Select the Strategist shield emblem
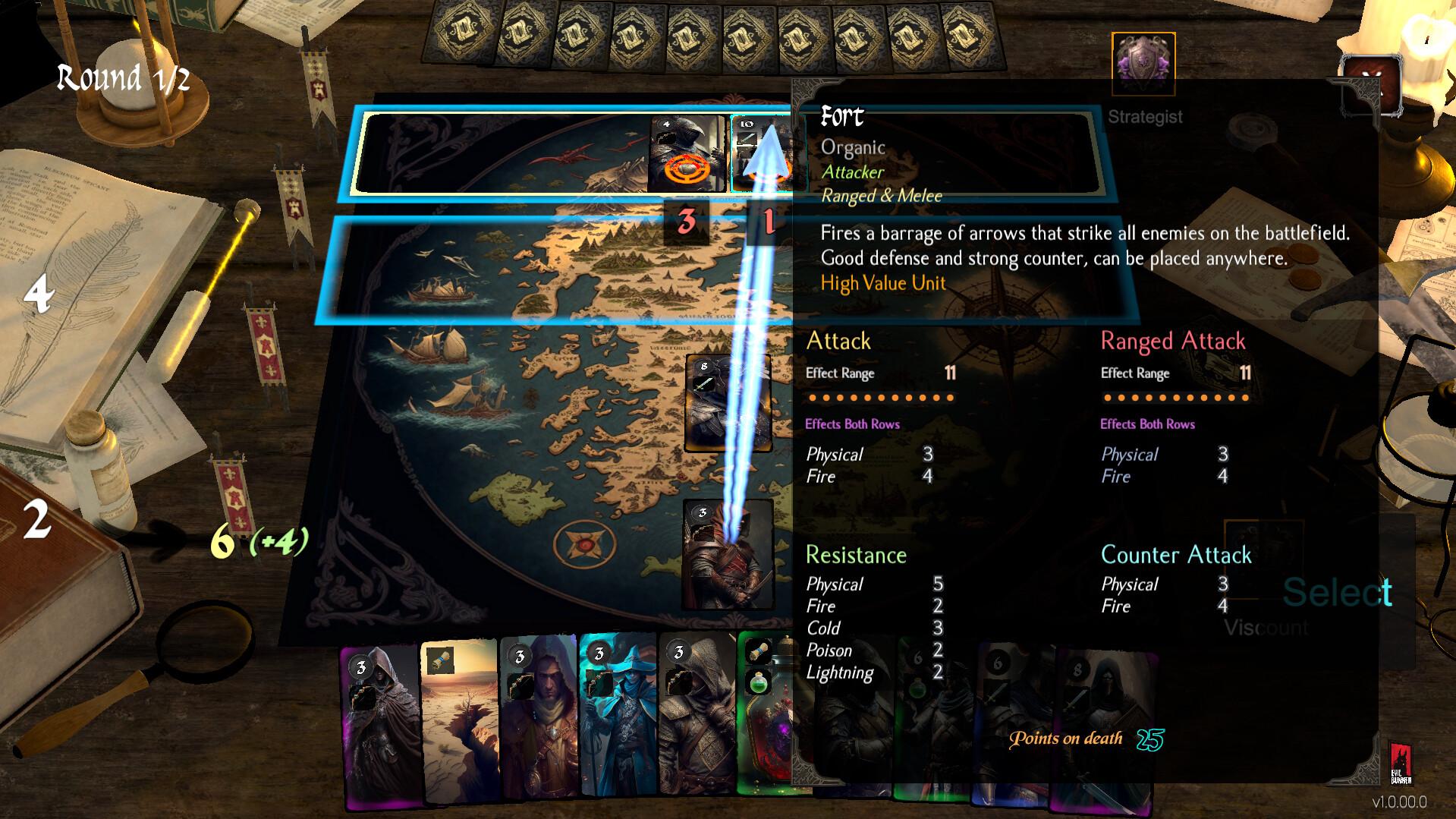The width and height of the screenshot is (1456, 819). tap(1143, 62)
